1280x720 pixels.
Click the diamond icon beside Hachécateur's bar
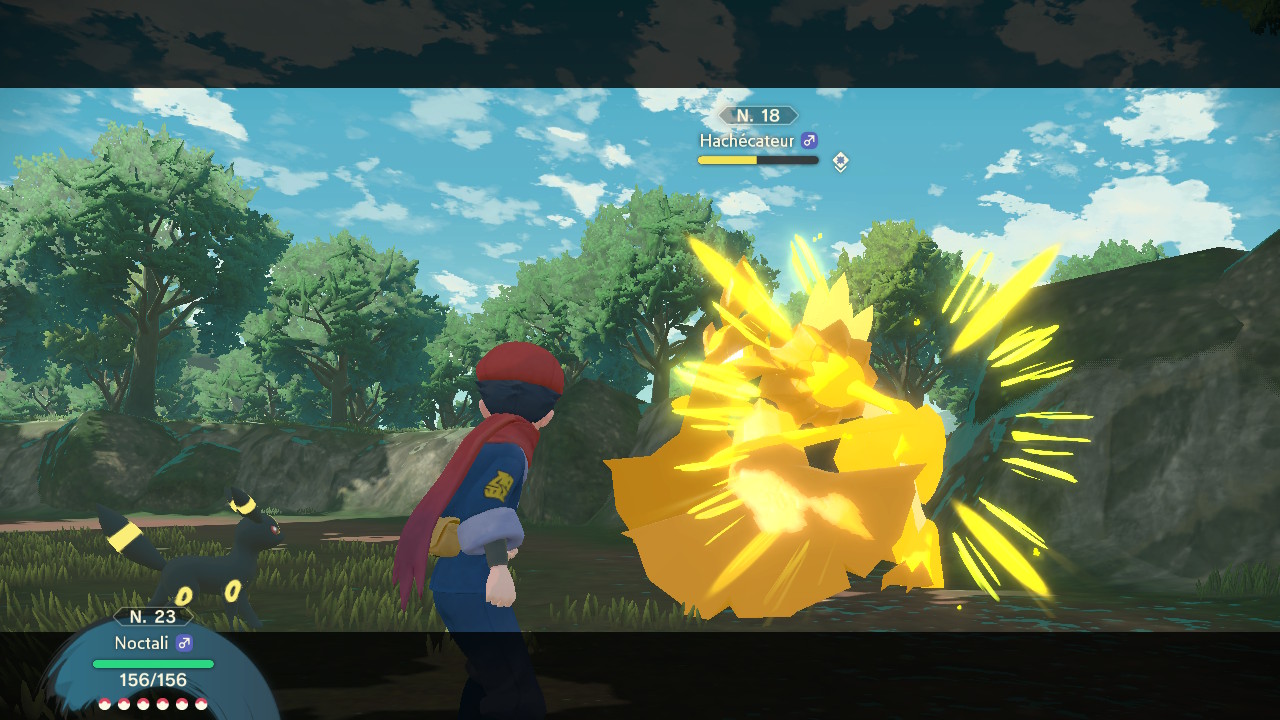click(841, 160)
